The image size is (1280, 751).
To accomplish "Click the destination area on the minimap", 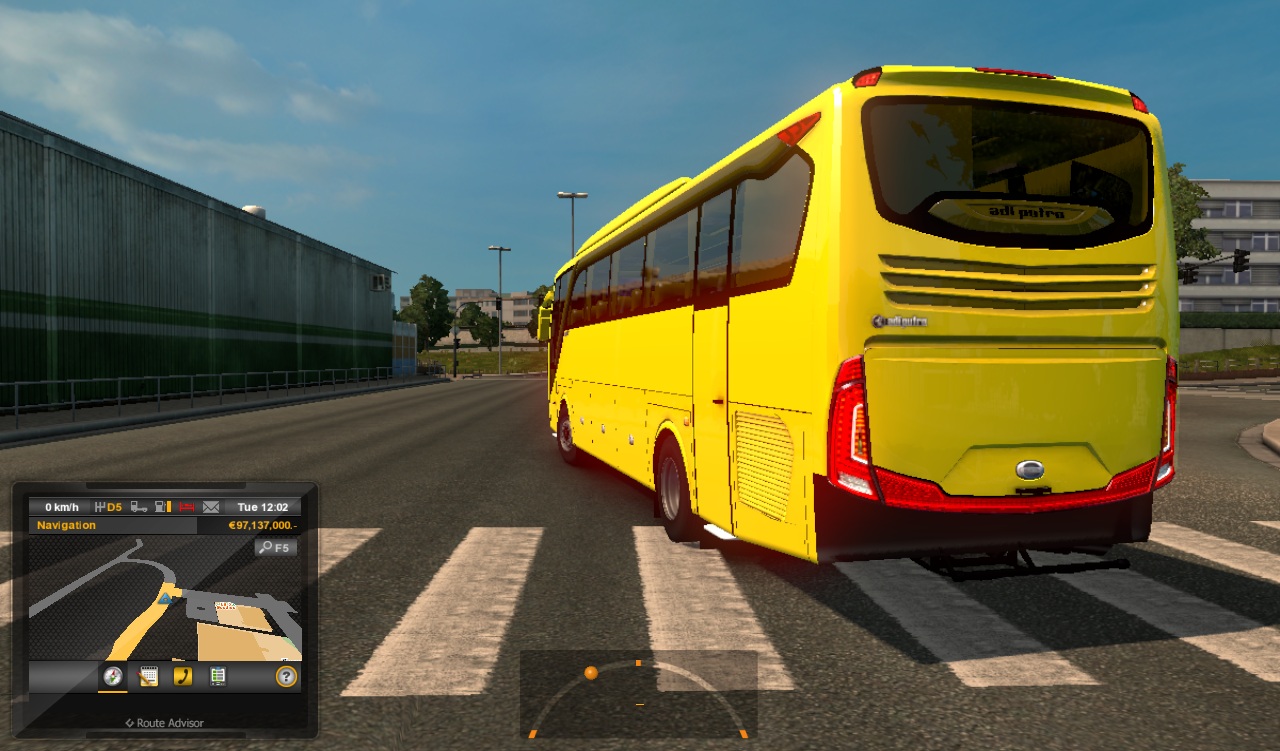I will tap(226, 606).
